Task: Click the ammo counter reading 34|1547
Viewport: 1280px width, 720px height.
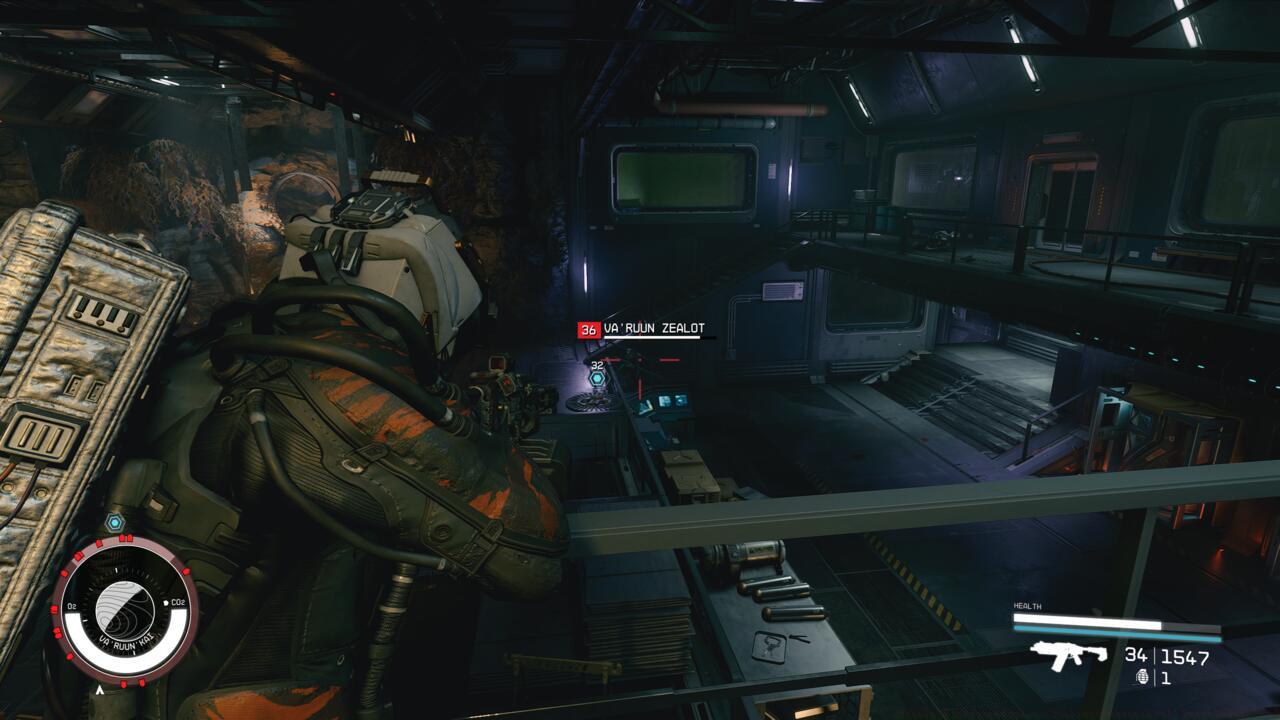Action: point(1167,656)
